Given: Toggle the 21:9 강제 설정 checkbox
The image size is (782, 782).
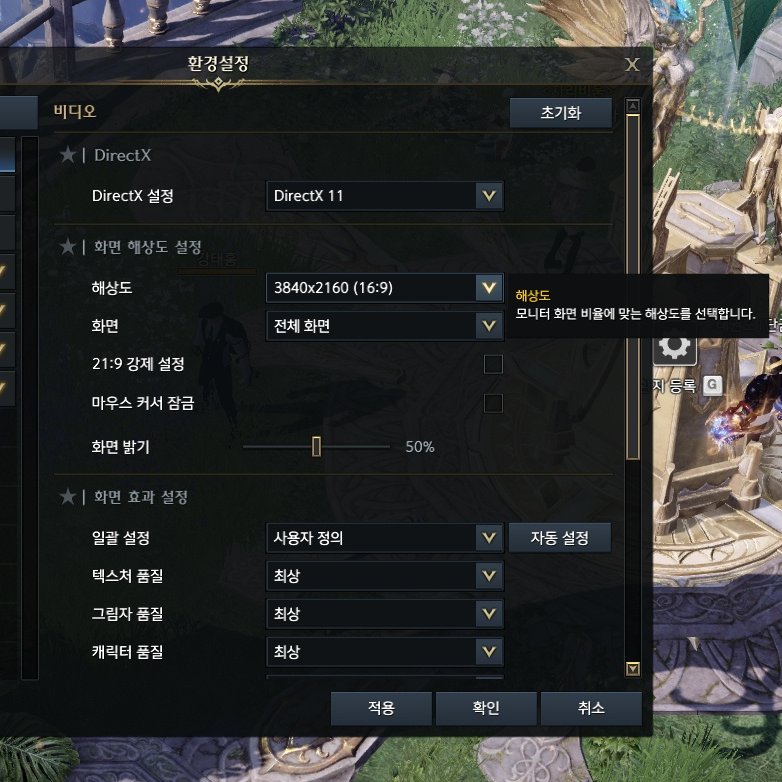Looking at the screenshot, I should tap(493, 364).
